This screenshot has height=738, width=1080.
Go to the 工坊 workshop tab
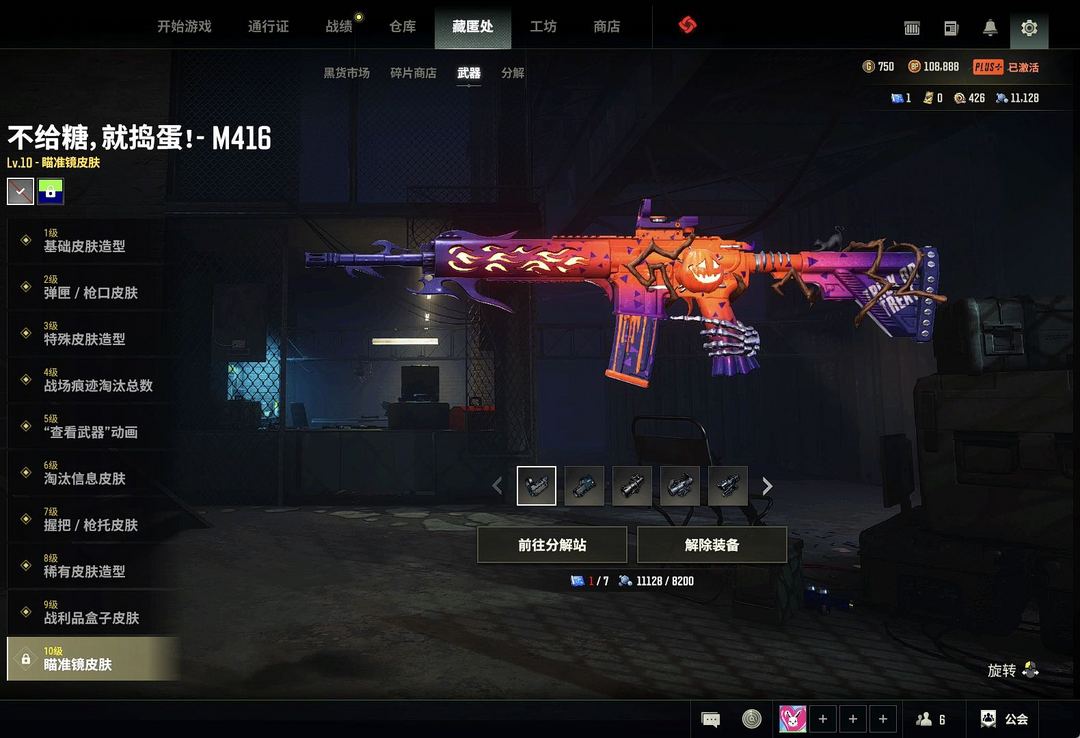pyautogui.click(x=543, y=27)
